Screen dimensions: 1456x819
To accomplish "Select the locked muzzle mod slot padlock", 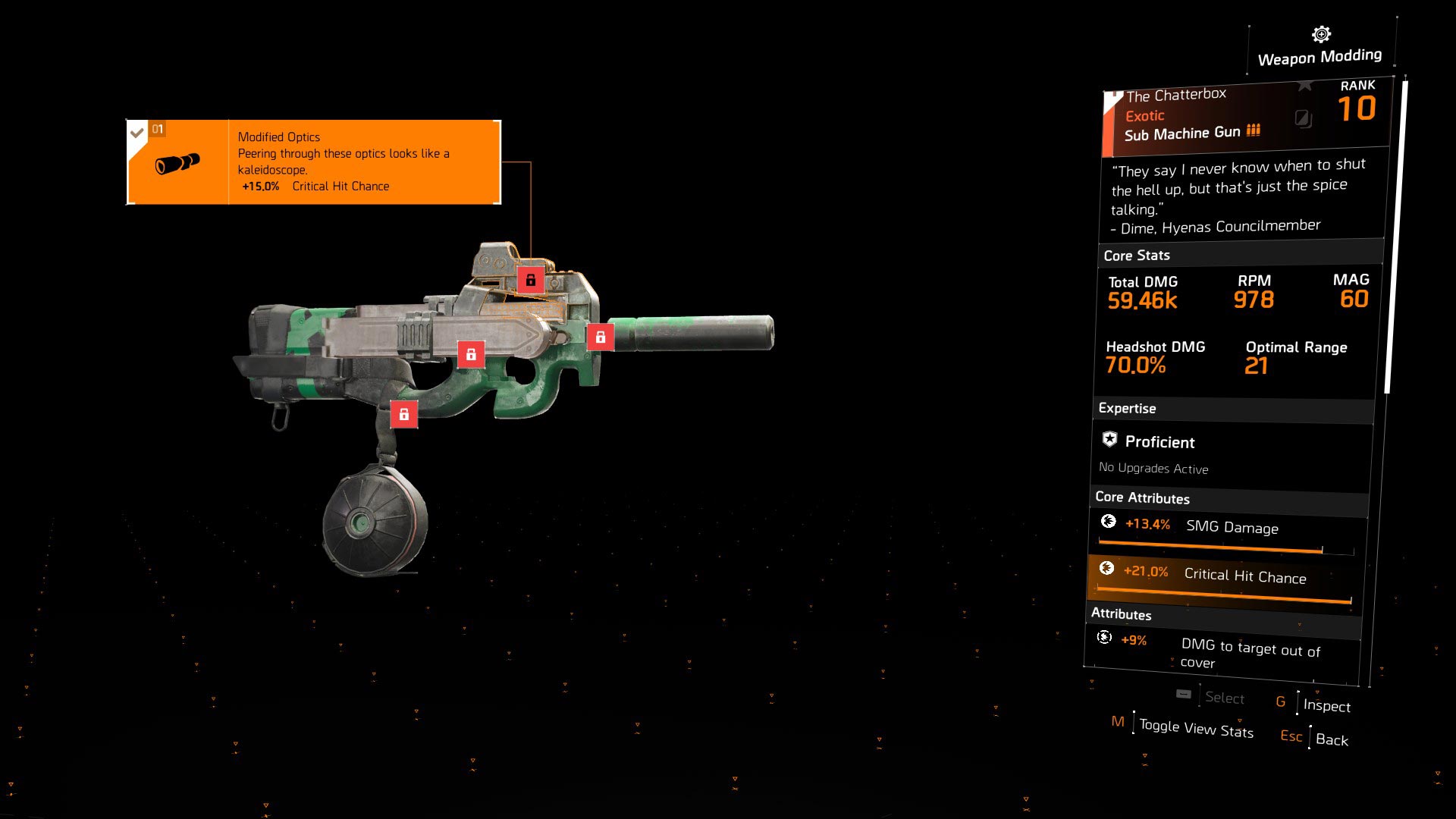I will coord(600,336).
